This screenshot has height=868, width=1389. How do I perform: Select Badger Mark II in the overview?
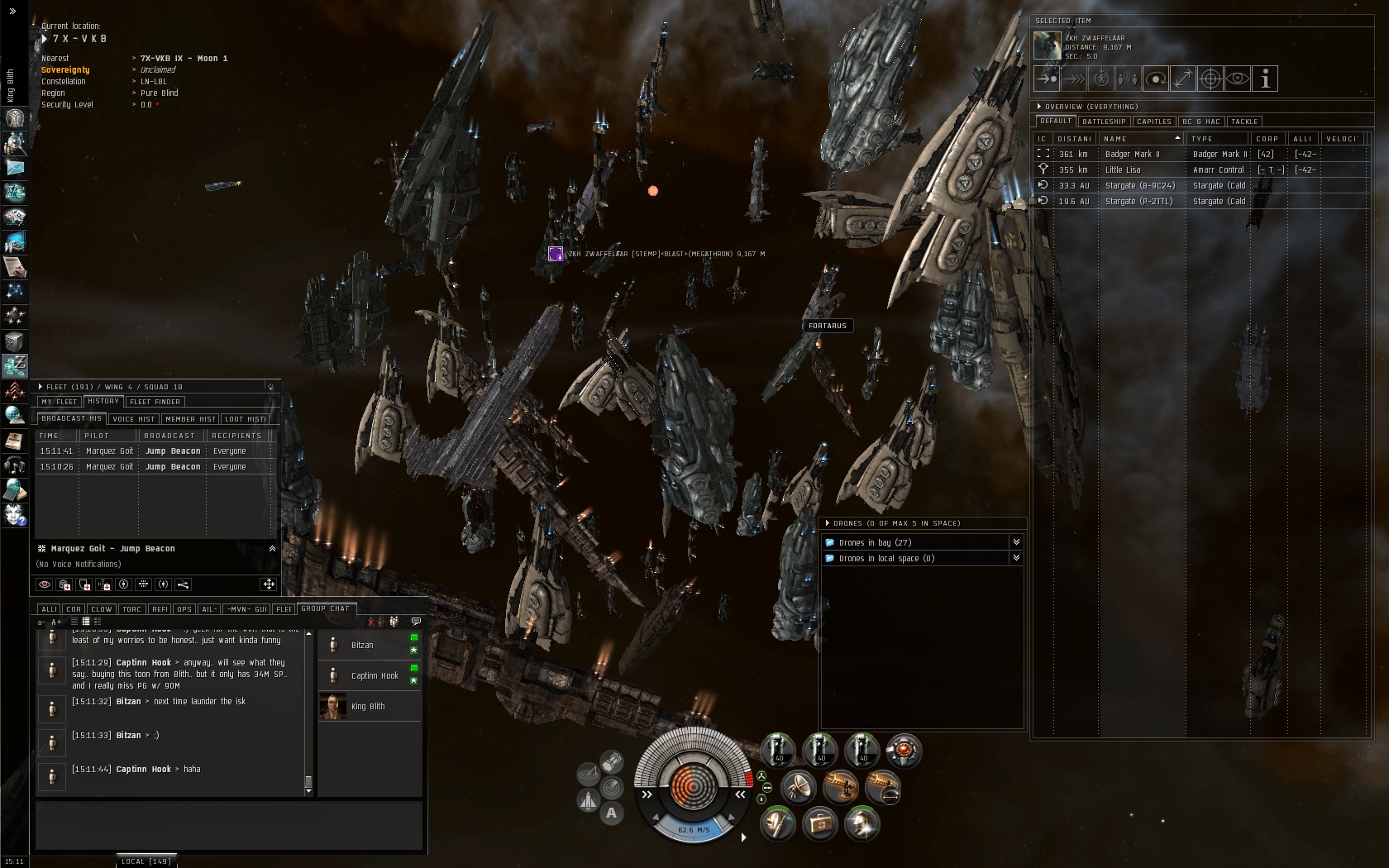point(1132,155)
